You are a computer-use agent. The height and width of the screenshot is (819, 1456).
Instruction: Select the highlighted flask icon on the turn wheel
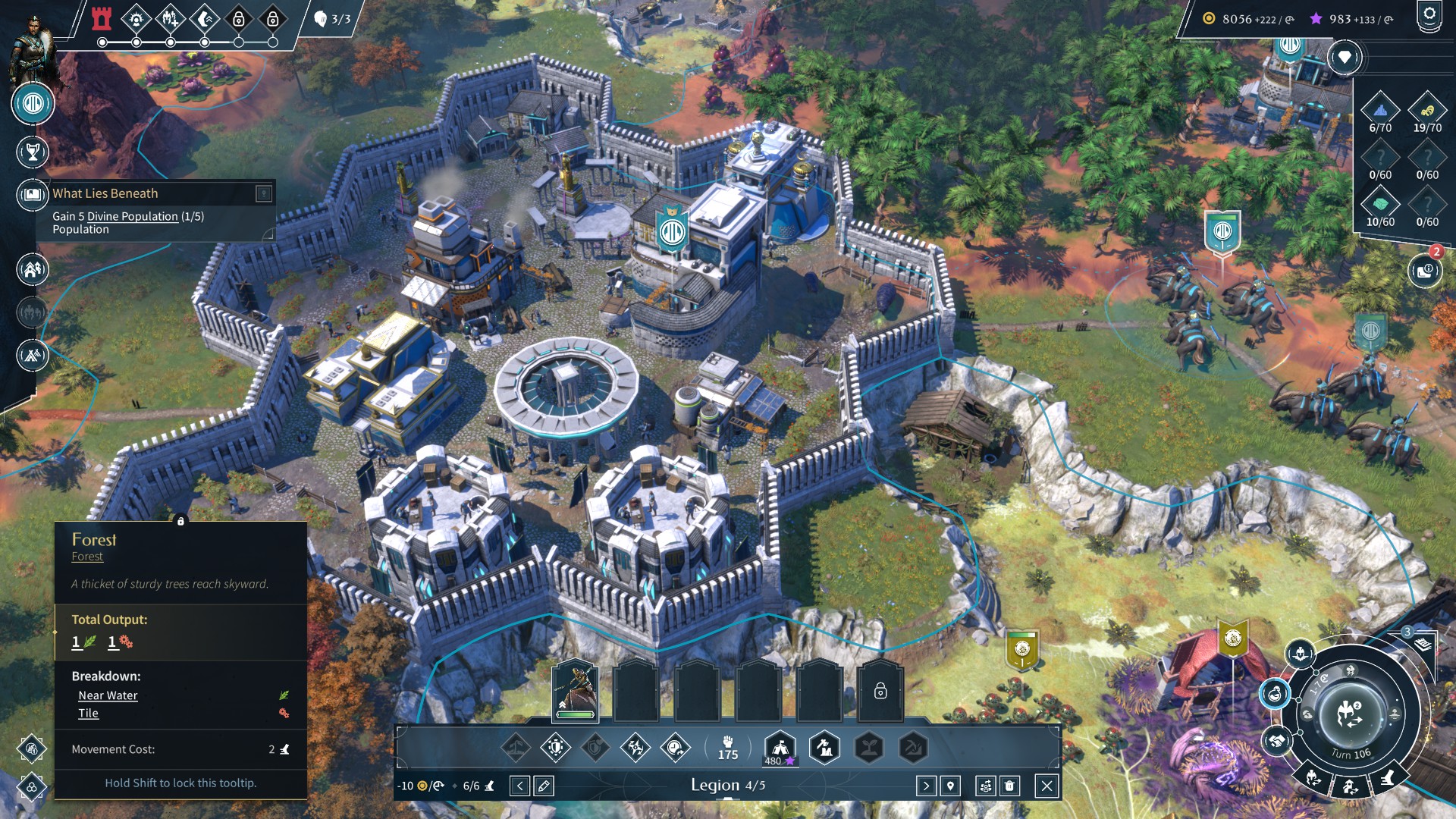tap(1275, 695)
